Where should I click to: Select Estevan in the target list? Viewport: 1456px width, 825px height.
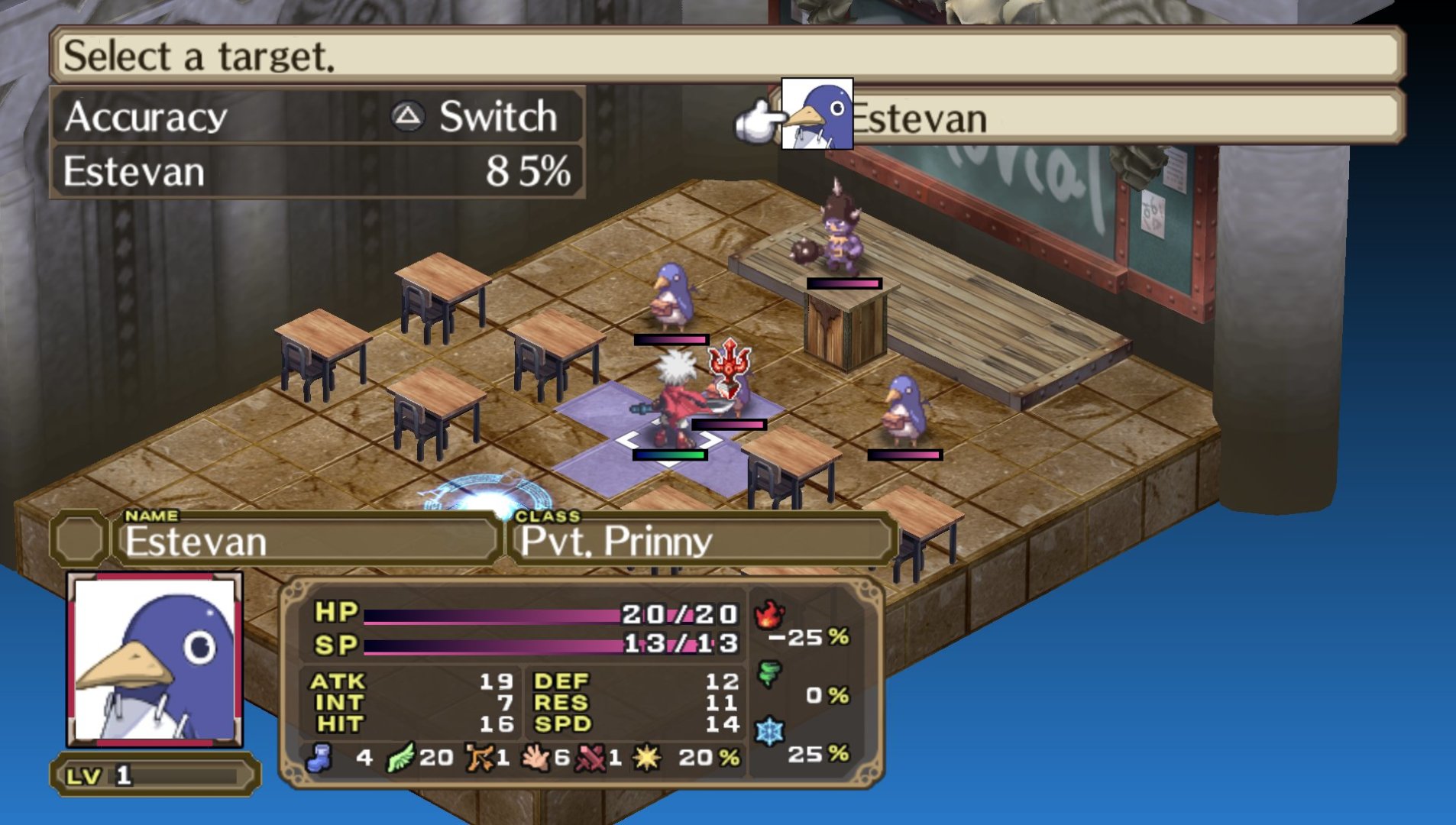pyautogui.click(x=917, y=118)
